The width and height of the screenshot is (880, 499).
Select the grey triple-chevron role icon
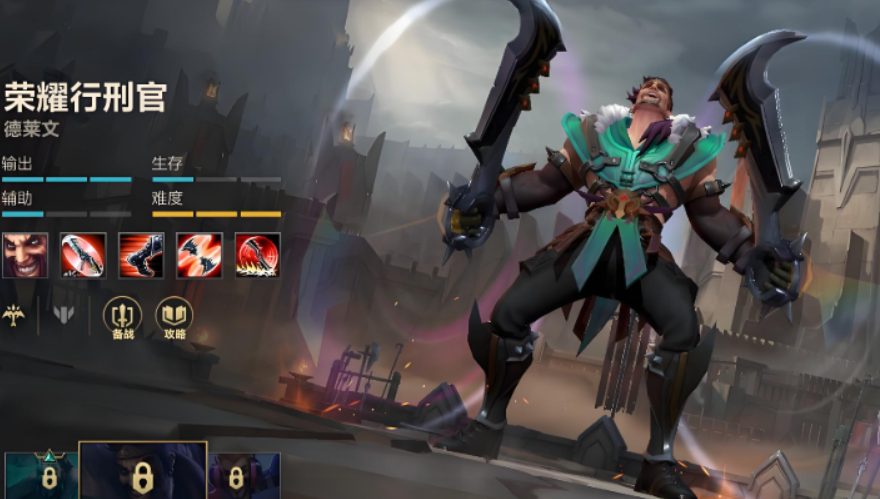pyautogui.click(x=63, y=315)
